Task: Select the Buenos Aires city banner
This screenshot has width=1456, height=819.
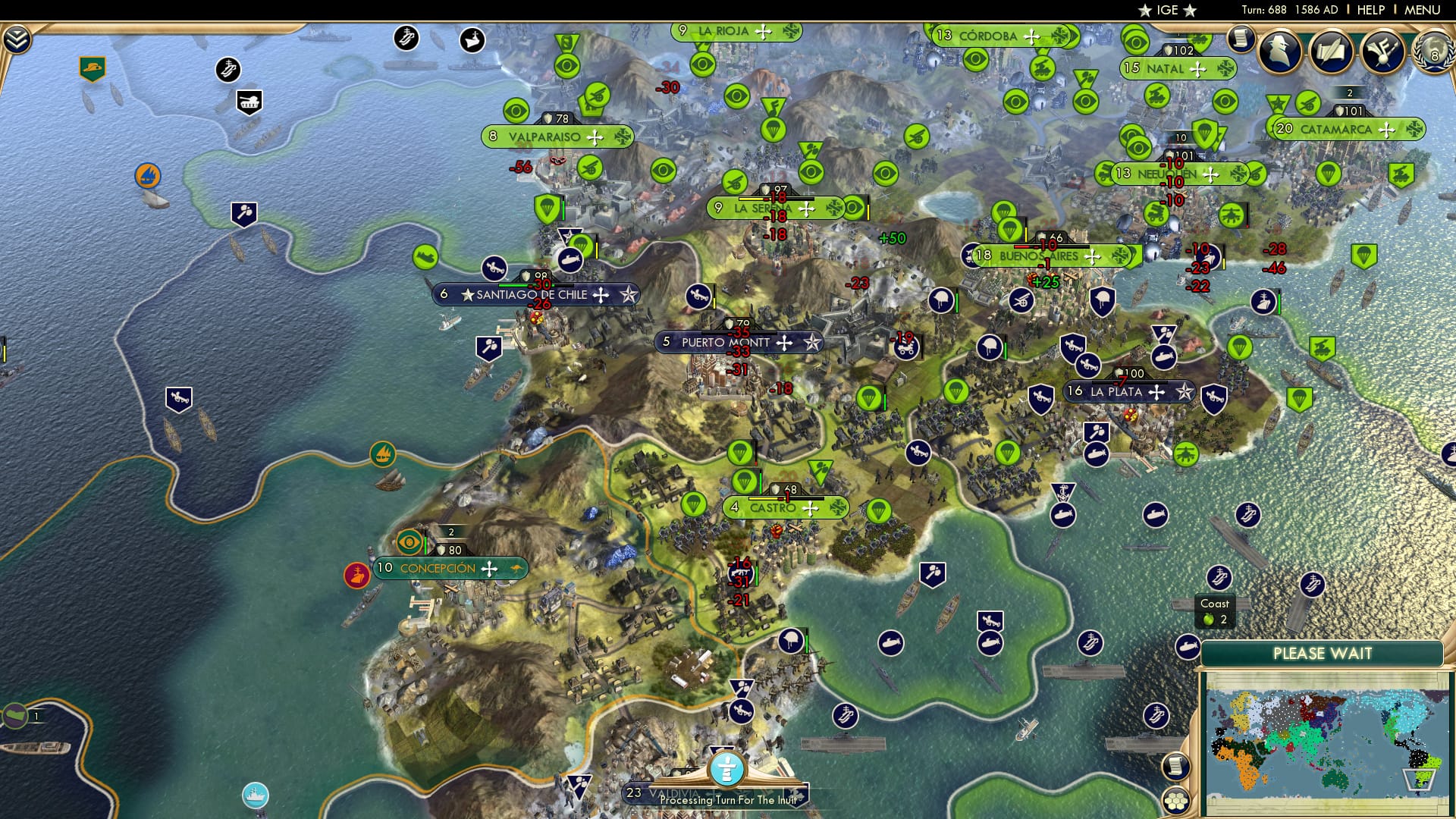Action: pyautogui.click(x=1037, y=256)
